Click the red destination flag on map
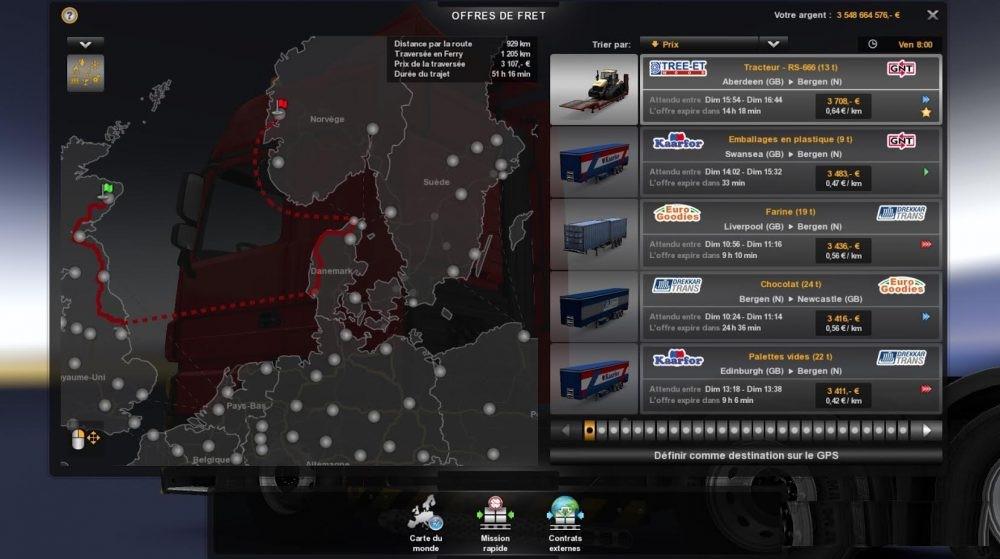The width and height of the screenshot is (1000, 559). tap(282, 103)
